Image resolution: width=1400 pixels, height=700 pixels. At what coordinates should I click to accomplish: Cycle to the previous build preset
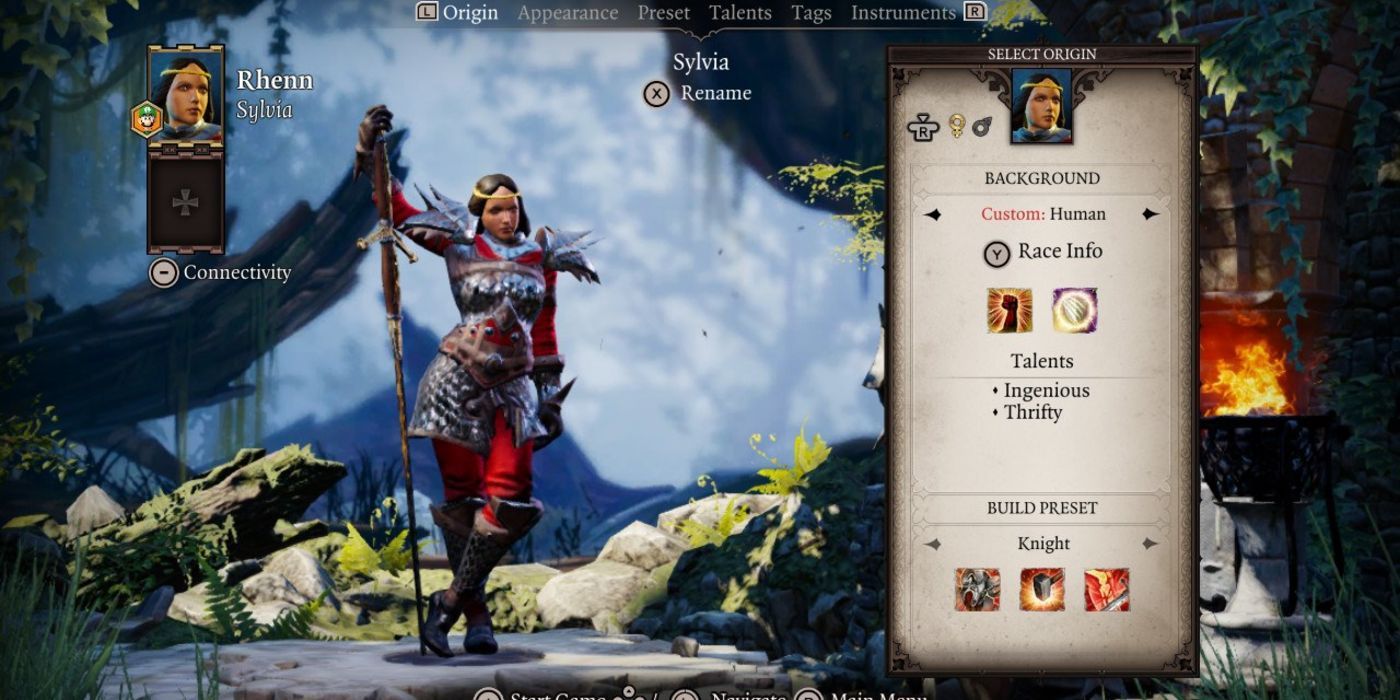(x=933, y=544)
